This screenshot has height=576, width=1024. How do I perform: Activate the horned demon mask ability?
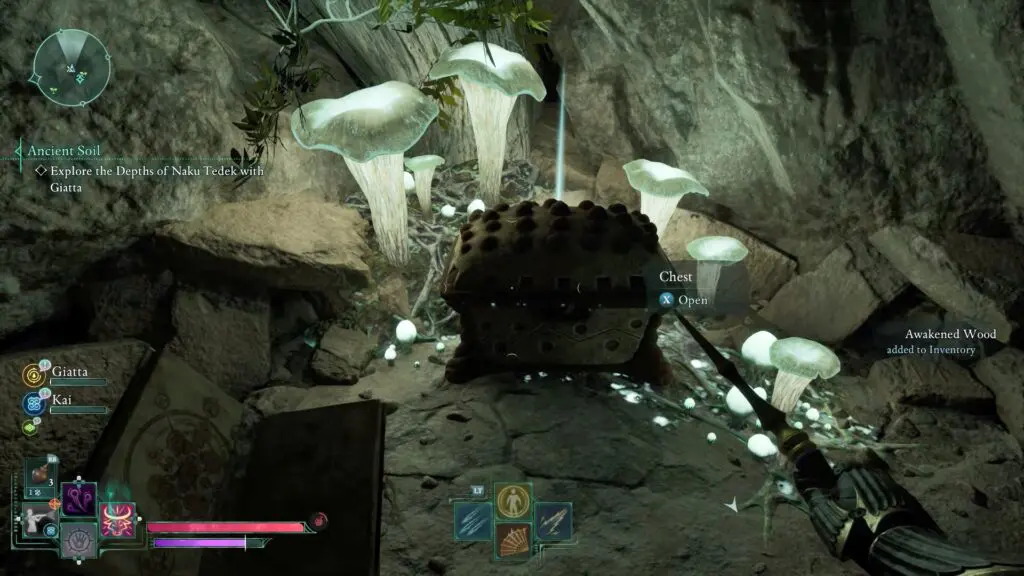coord(116,521)
